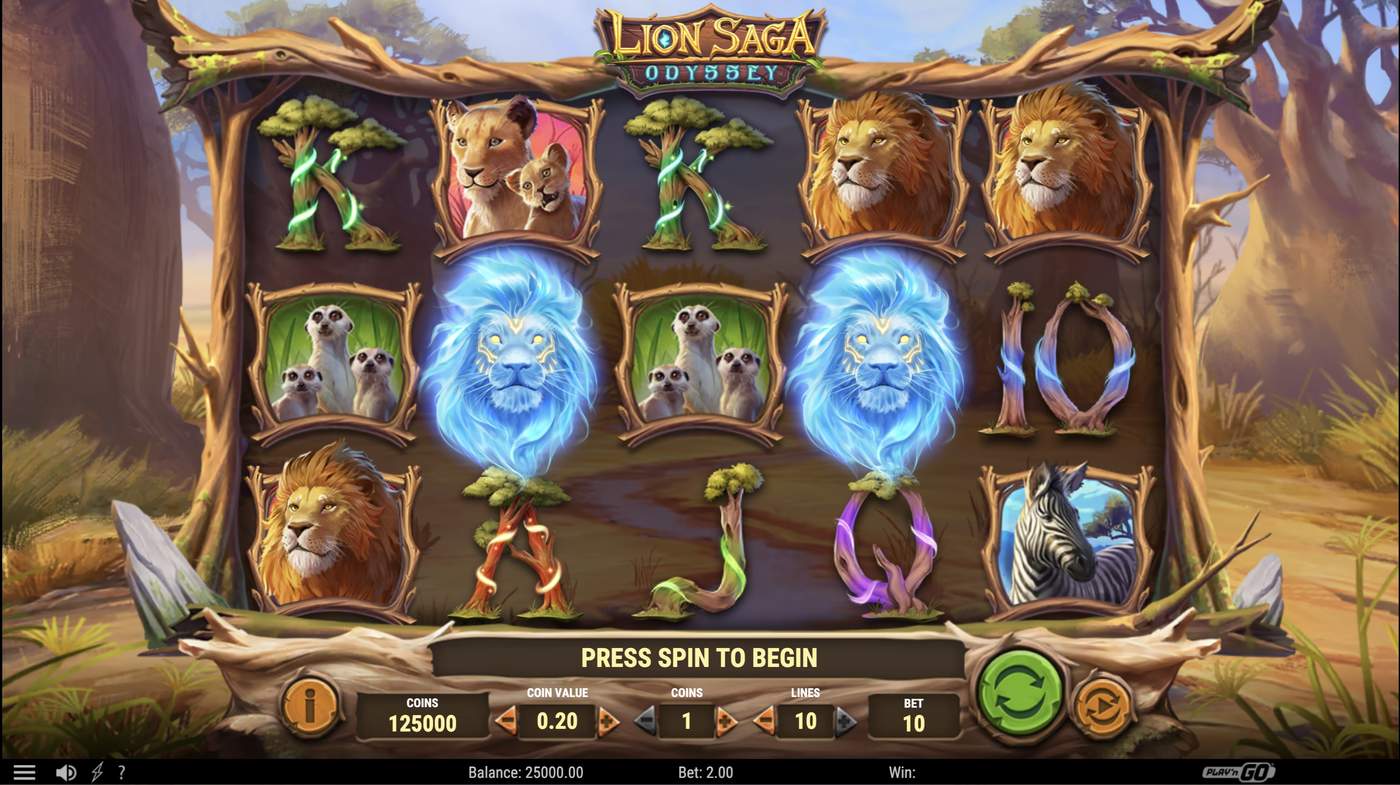Click the Play'n GO logo
This screenshot has height=785, width=1400.
(1240, 770)
